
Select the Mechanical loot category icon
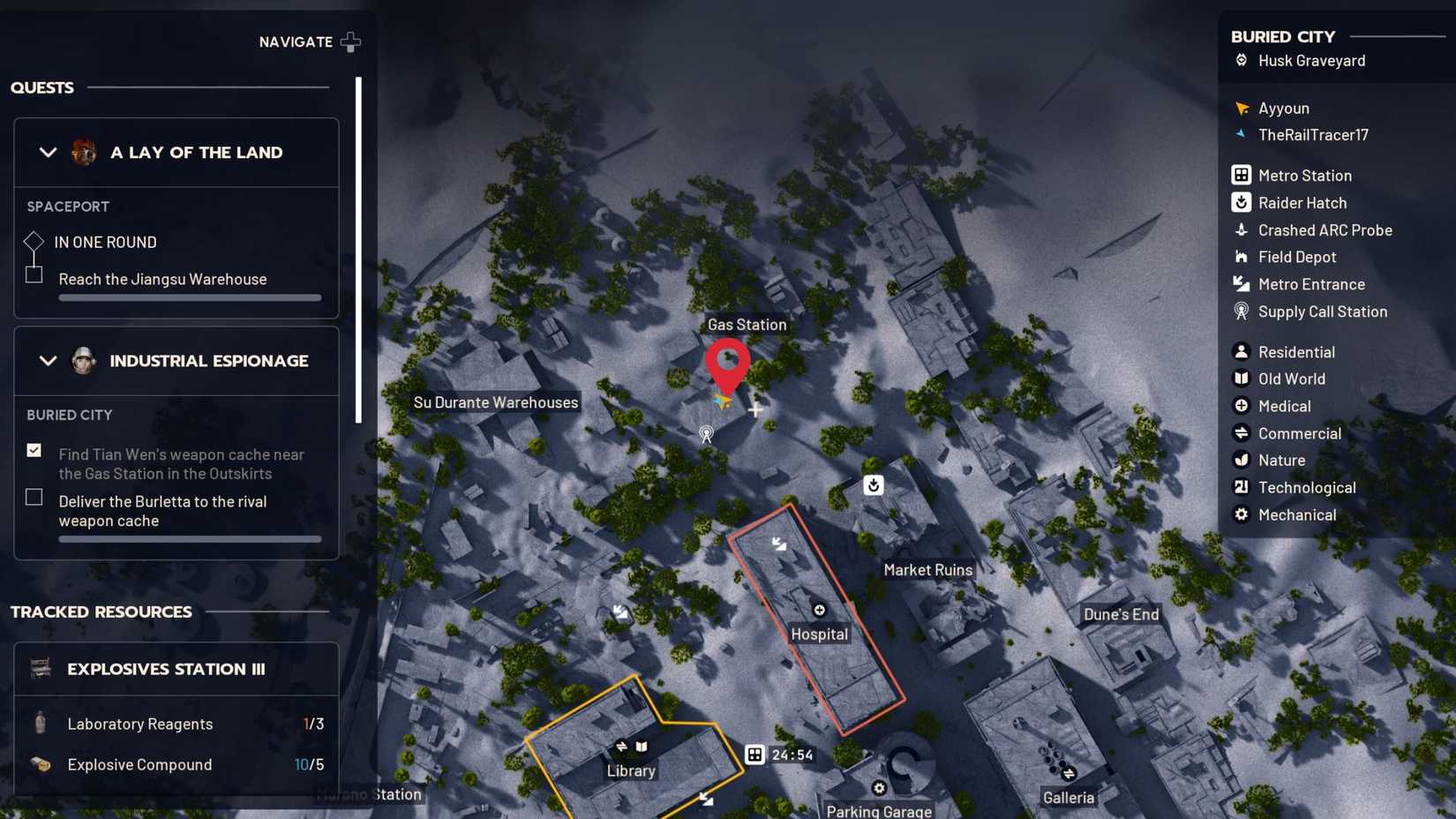1241,515
